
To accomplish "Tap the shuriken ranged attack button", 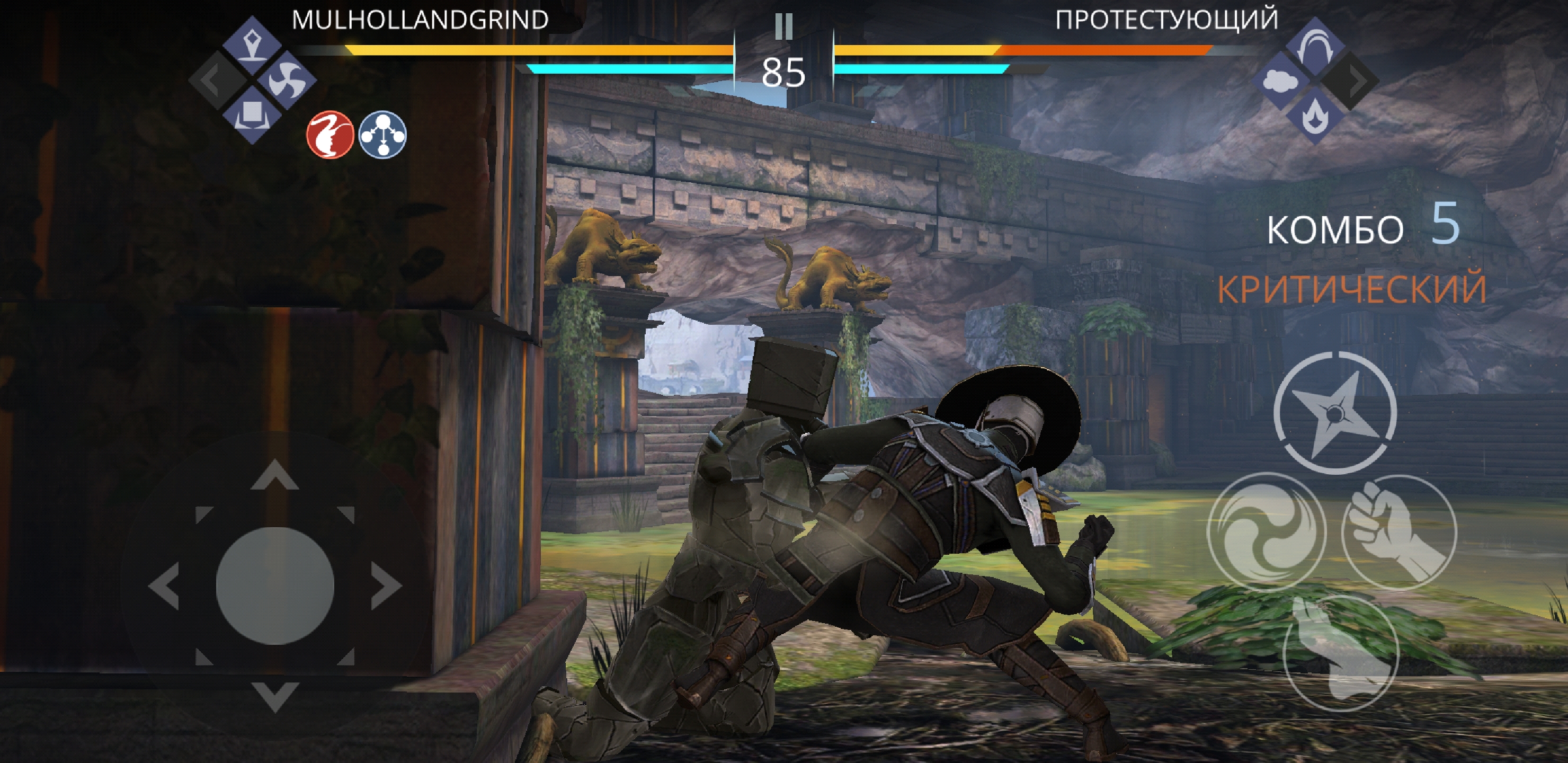I will pyautogui.click(x=1334, y=413).
